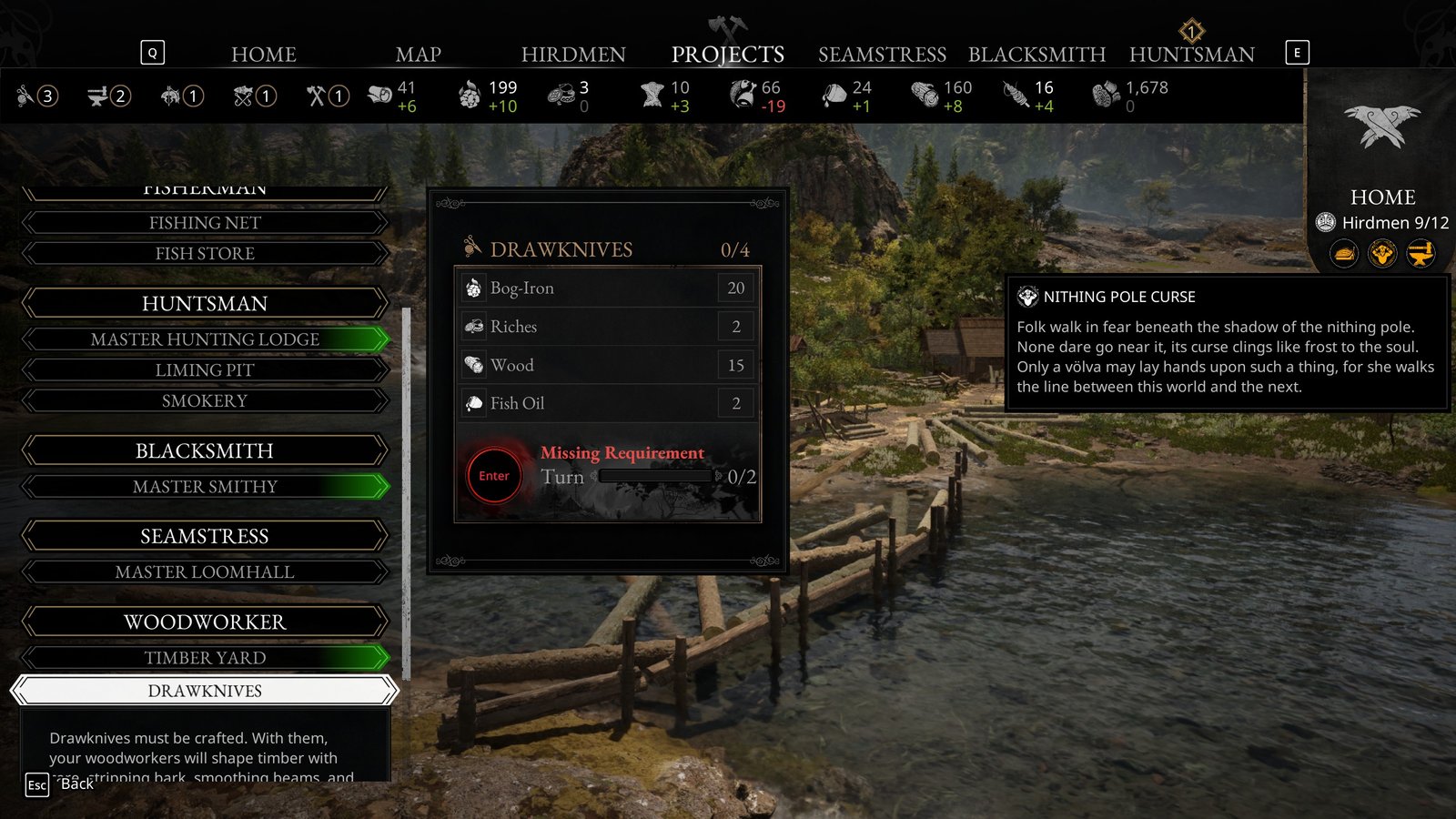This screenshot has width=1456, height=819.
Task: Select the Timber Yard project
Action: (205, 658)
